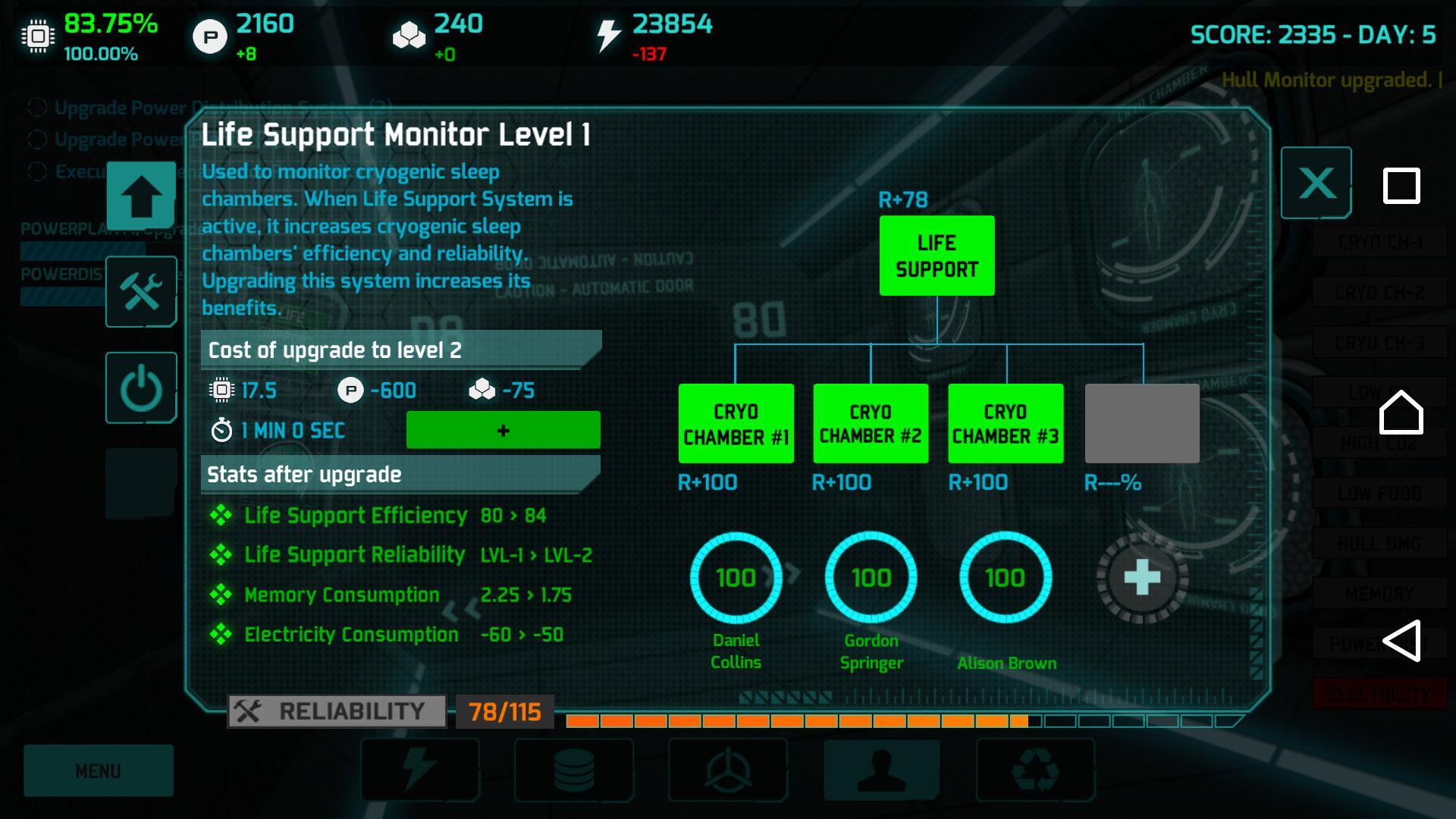
Task: Select Gordon Springer's health ring
Action: pos(871,578)
